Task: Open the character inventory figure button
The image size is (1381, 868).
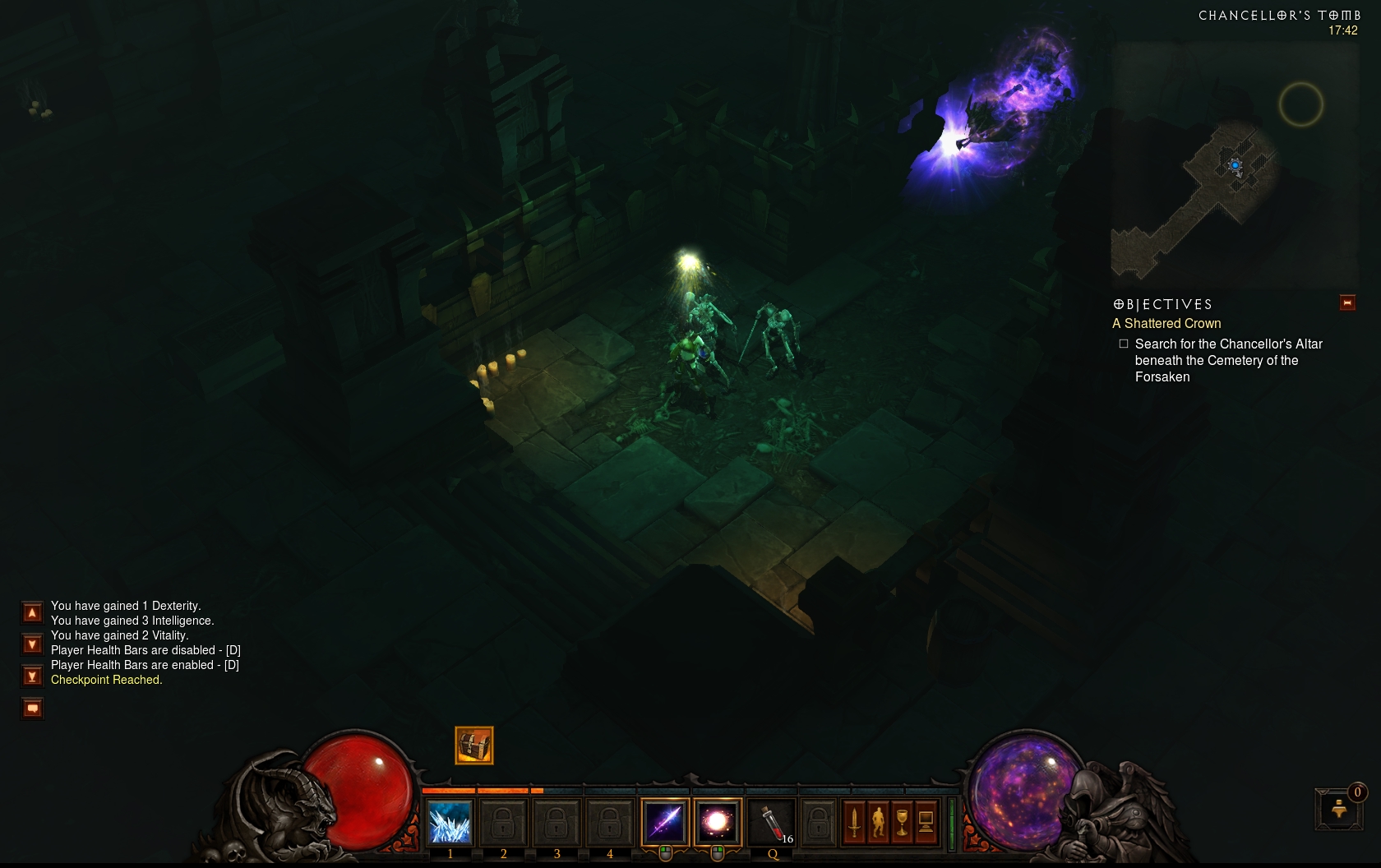Action: 878,823
